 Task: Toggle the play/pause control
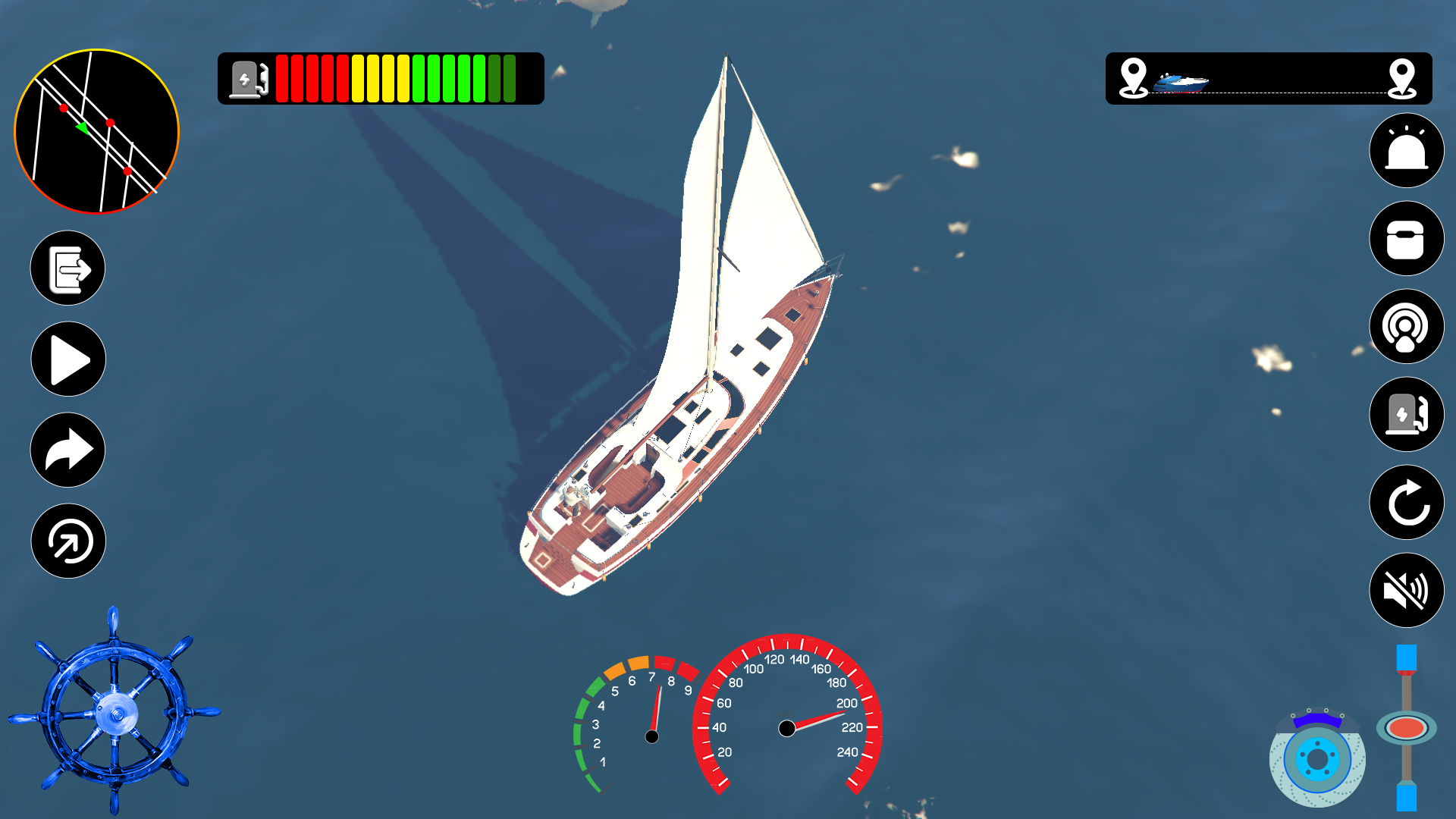[67, 359]
